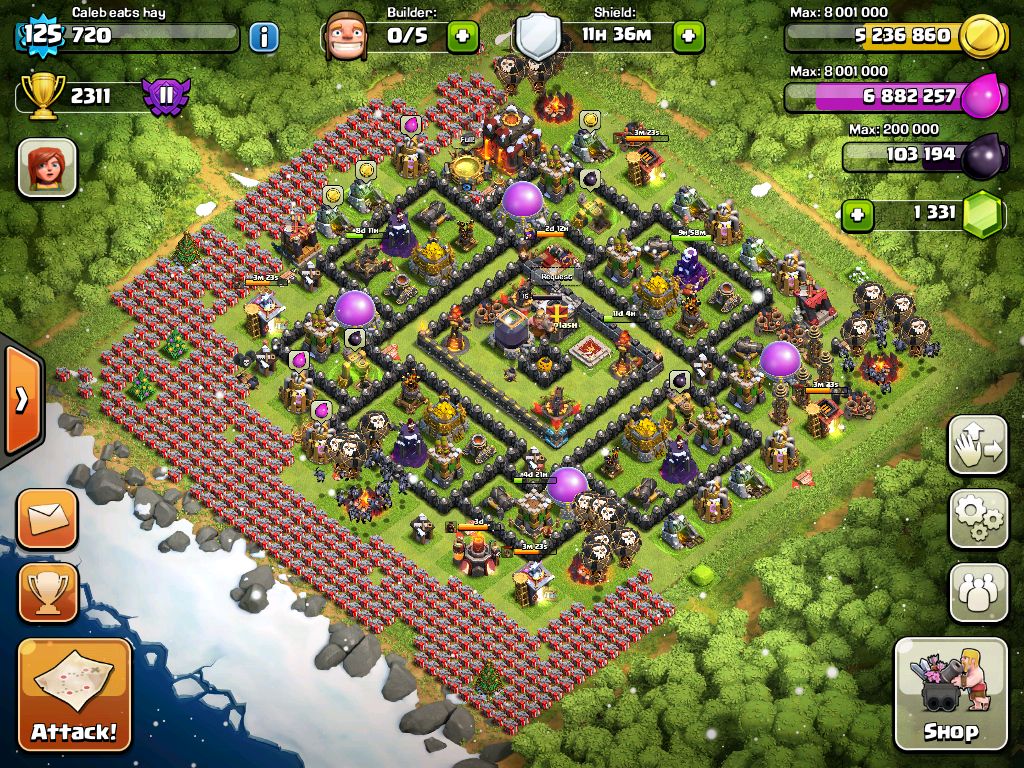Tap the builder face icon
The image size is (1024, 768).
346,38
